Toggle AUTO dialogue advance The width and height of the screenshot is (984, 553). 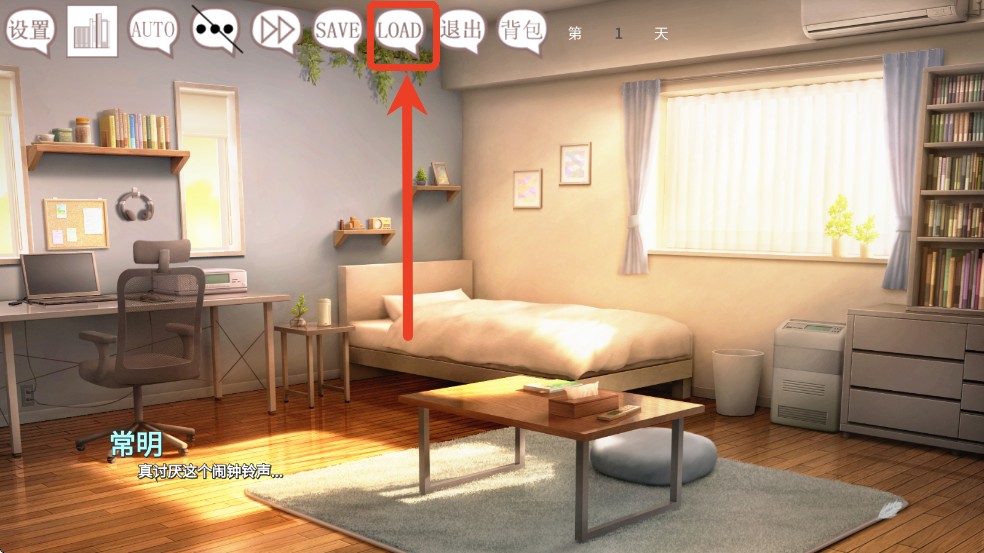(153, 30)
